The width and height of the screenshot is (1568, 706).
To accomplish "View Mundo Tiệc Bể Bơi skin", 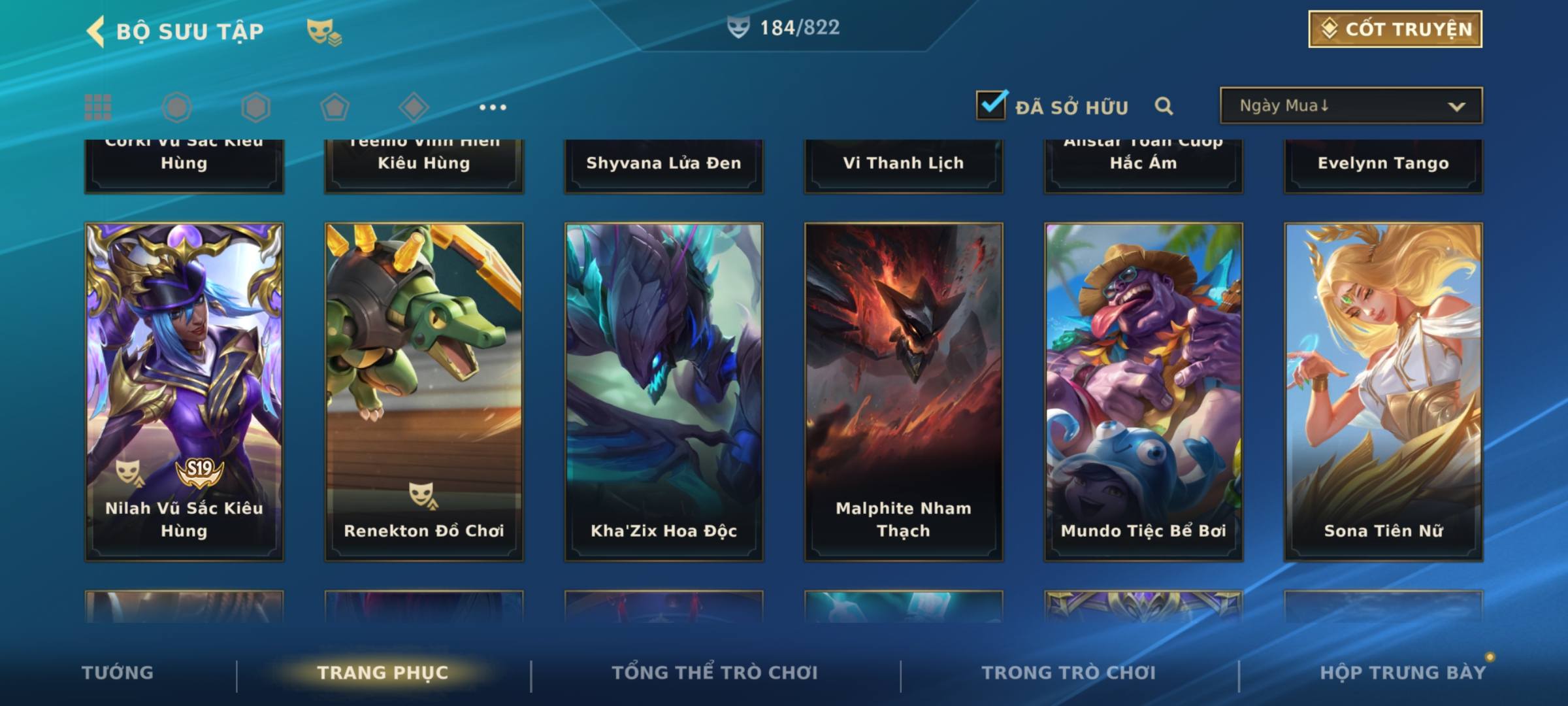I will tap(1143, 391).
